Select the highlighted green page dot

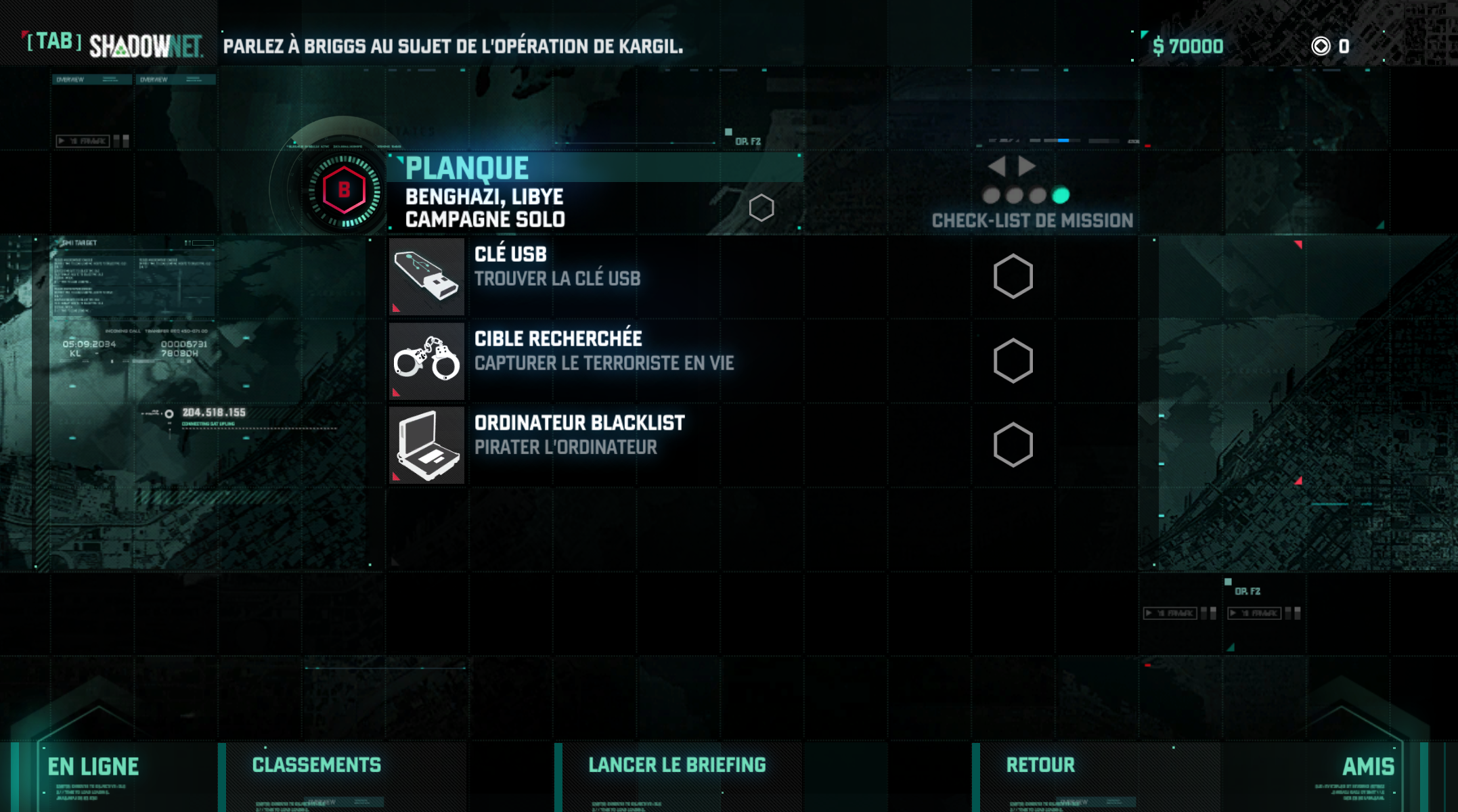pos(1061,196)
